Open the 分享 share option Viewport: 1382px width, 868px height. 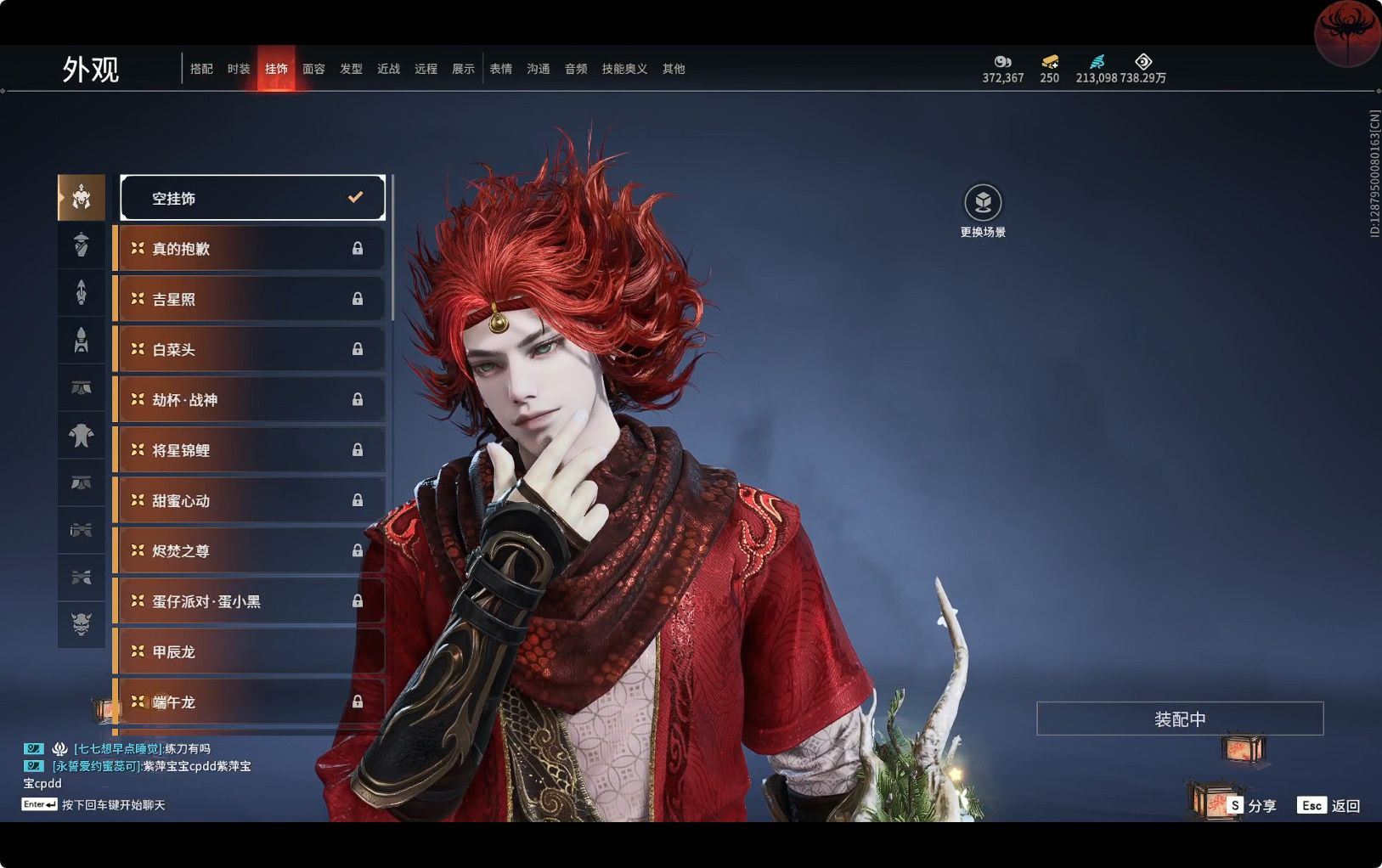(1252, 805)
